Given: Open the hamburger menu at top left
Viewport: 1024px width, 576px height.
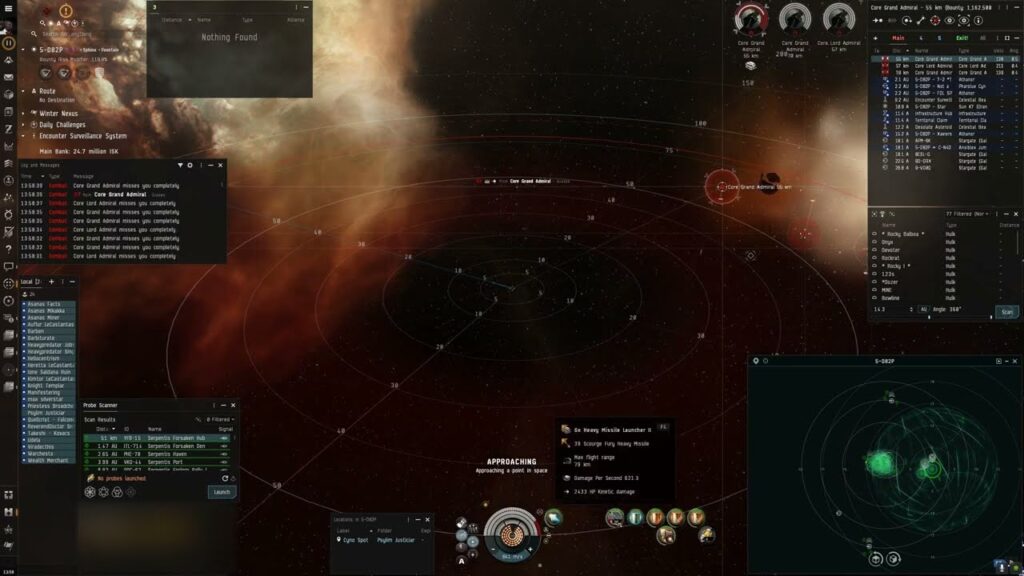Looking at the screenshot, I should pos(8,9).
